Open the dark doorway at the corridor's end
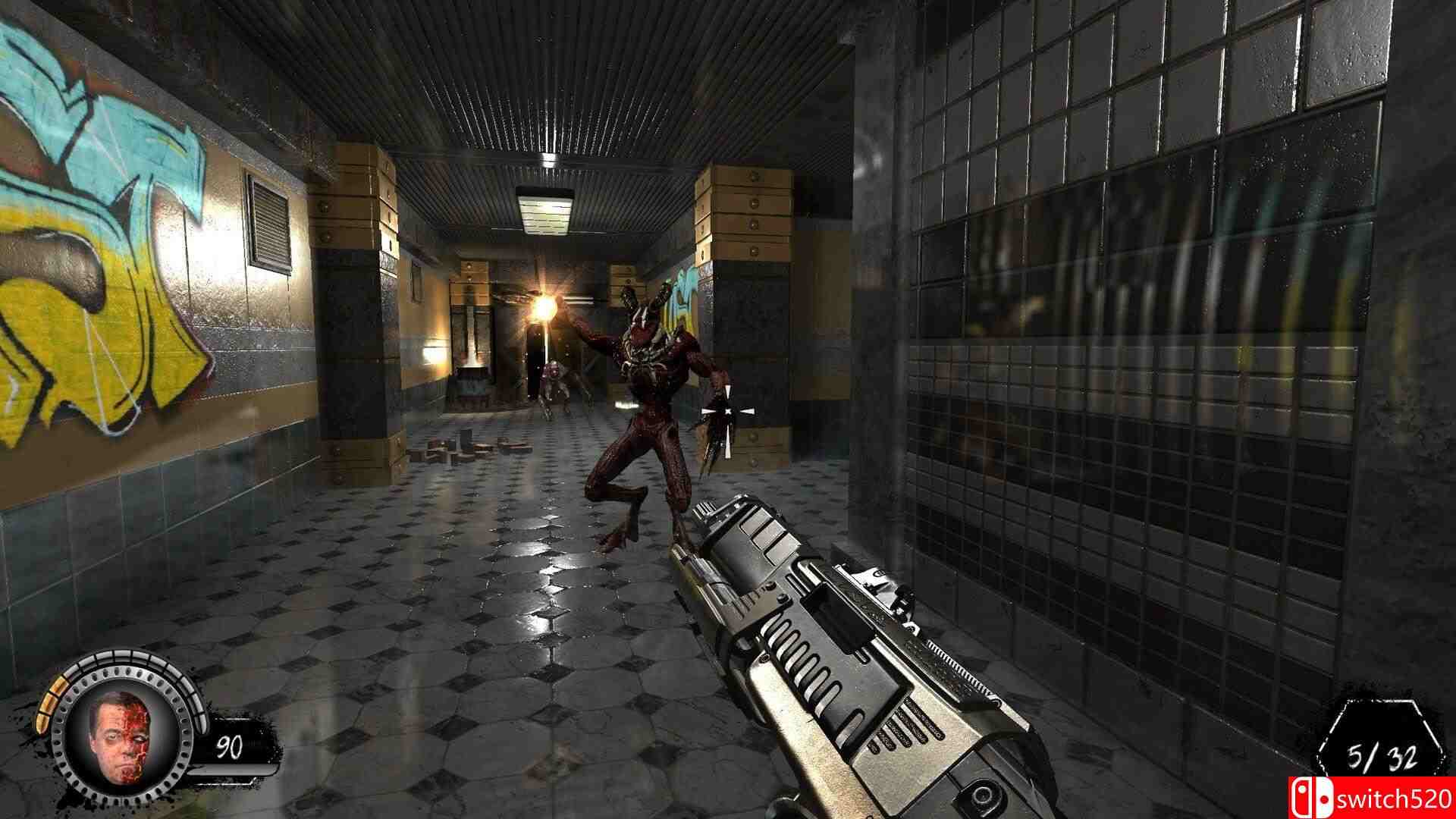Image resolution: width=1456 pixels, height=819 pixels. 535,356
